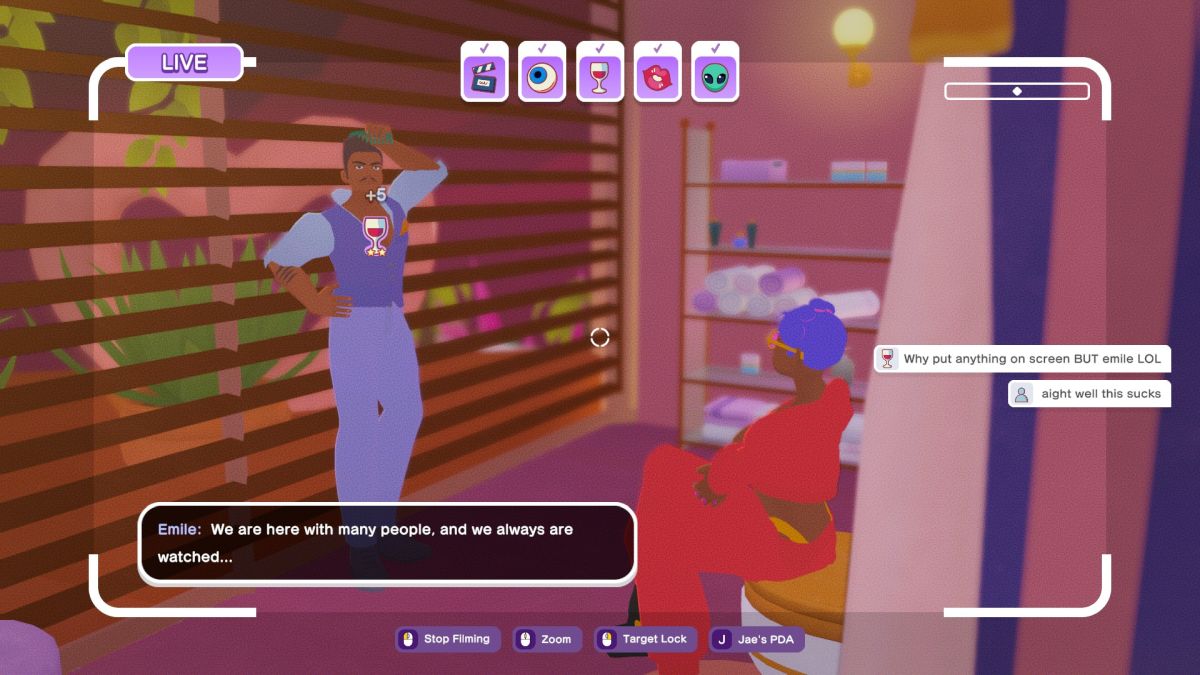The width and height of the screenshot is (1200, 675).
Task: Open the "Why put anything on screen" chat comment
Action: (x=1022, y=359)
